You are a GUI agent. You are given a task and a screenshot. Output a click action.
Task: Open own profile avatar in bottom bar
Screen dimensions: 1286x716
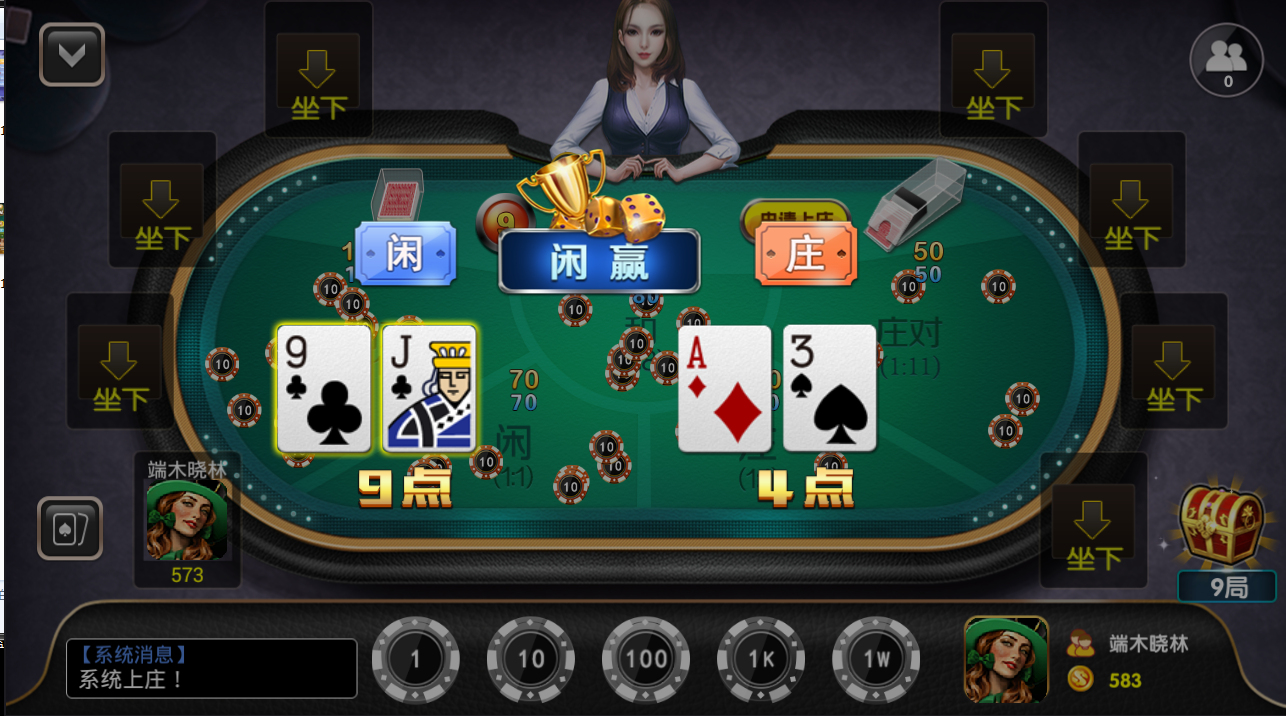point(1006,659)
